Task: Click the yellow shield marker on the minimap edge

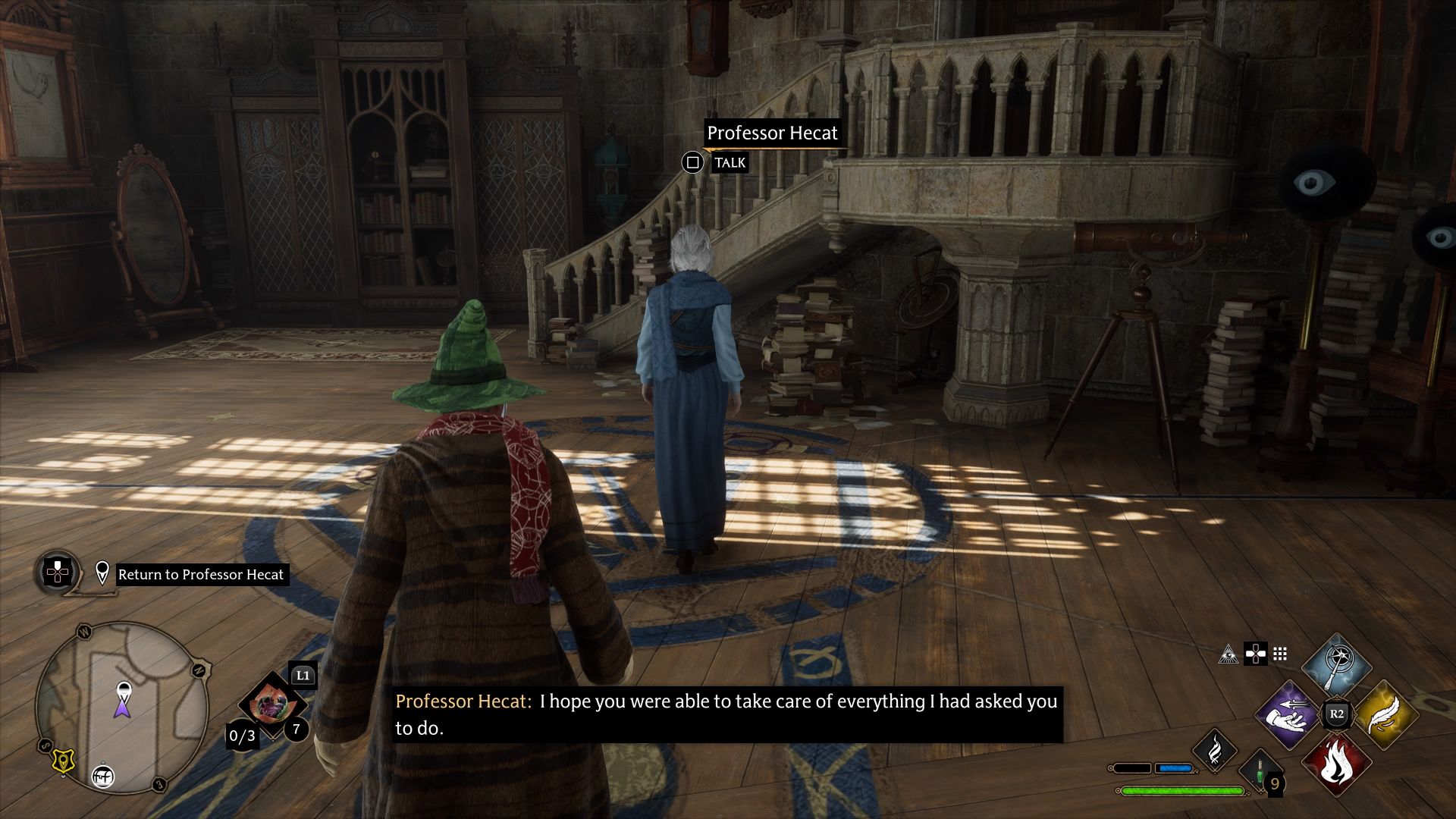Action: 62,761
